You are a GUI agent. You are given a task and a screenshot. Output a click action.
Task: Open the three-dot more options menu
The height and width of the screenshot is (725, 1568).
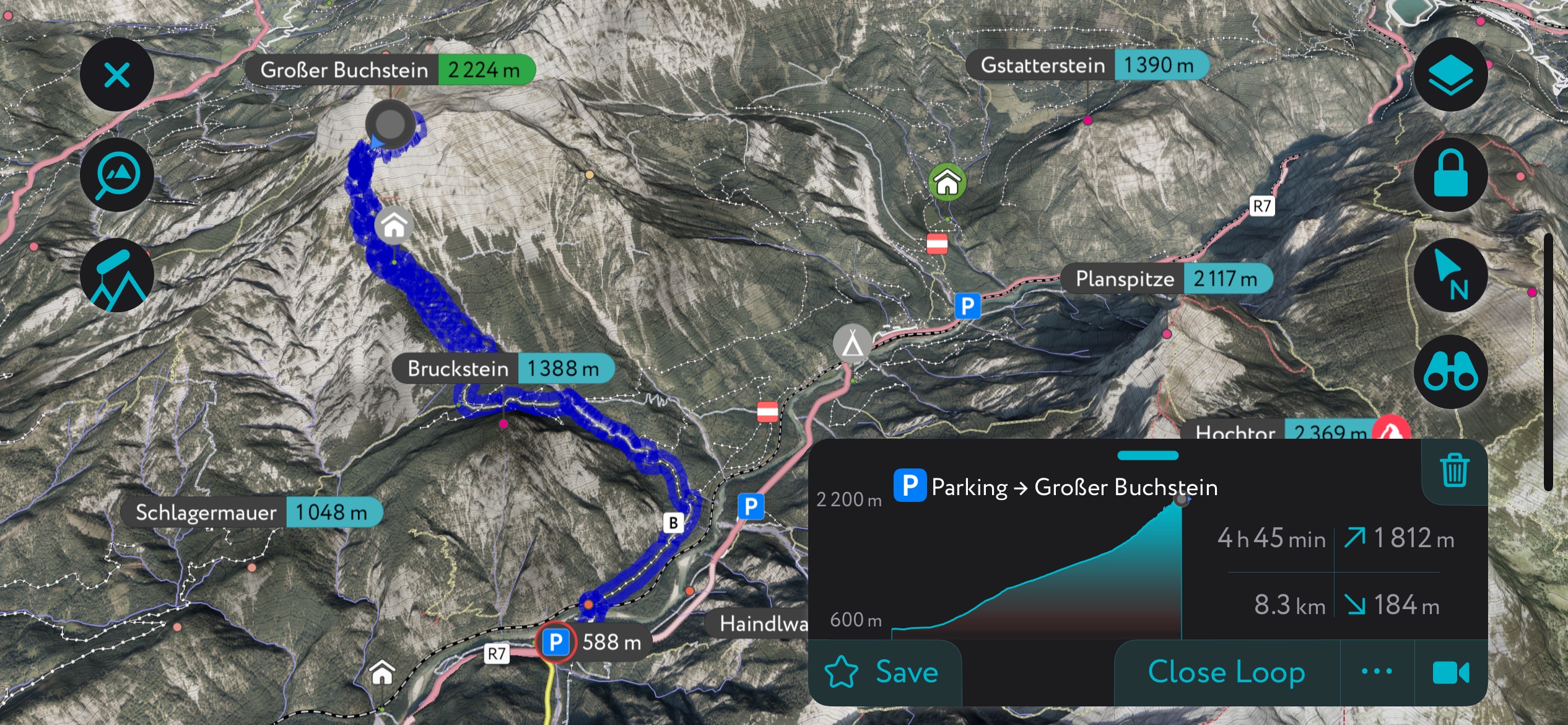pyautogui.click(x=1377, y=672)
